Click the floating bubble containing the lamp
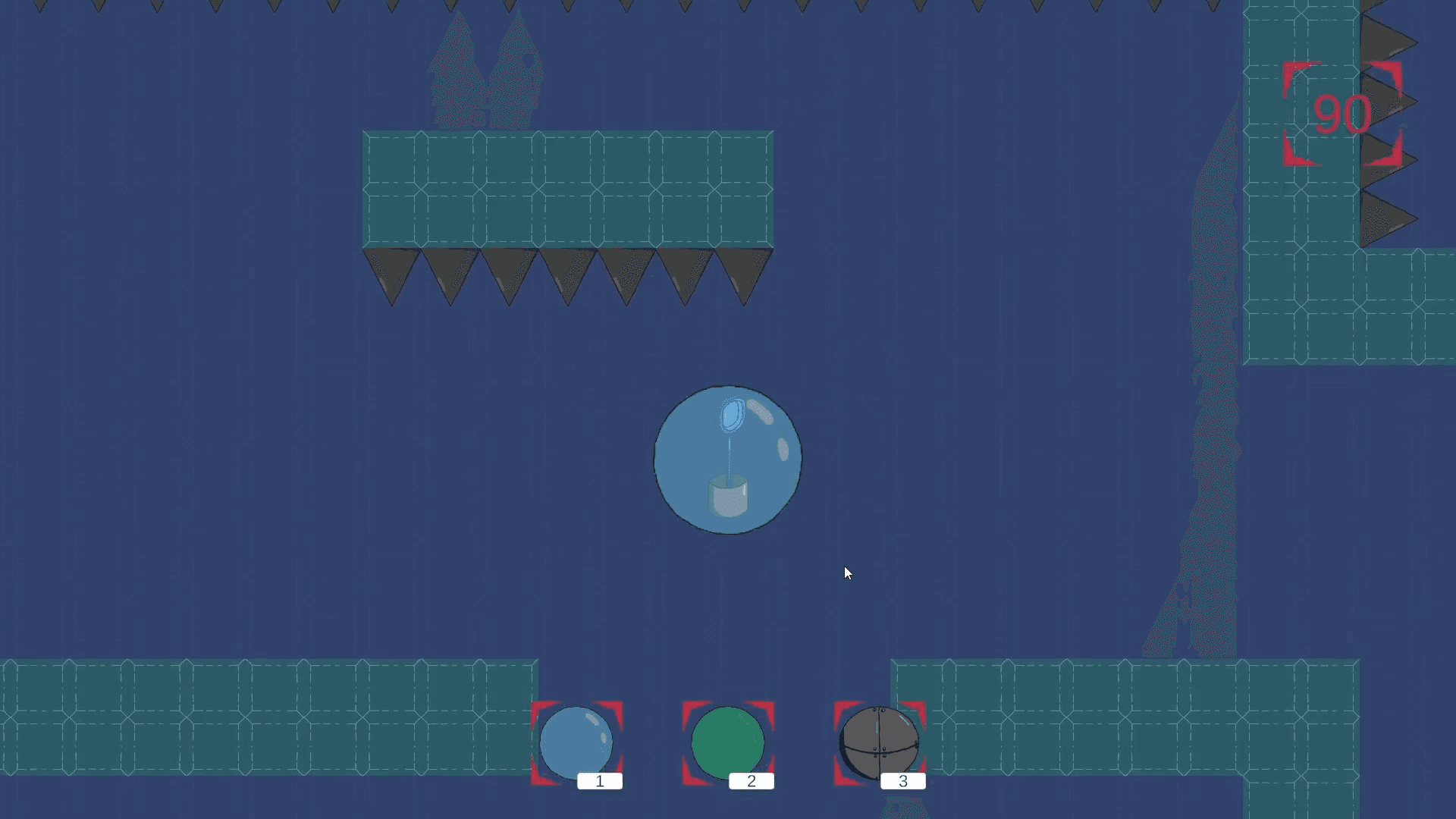 click(x=728, y=459)
